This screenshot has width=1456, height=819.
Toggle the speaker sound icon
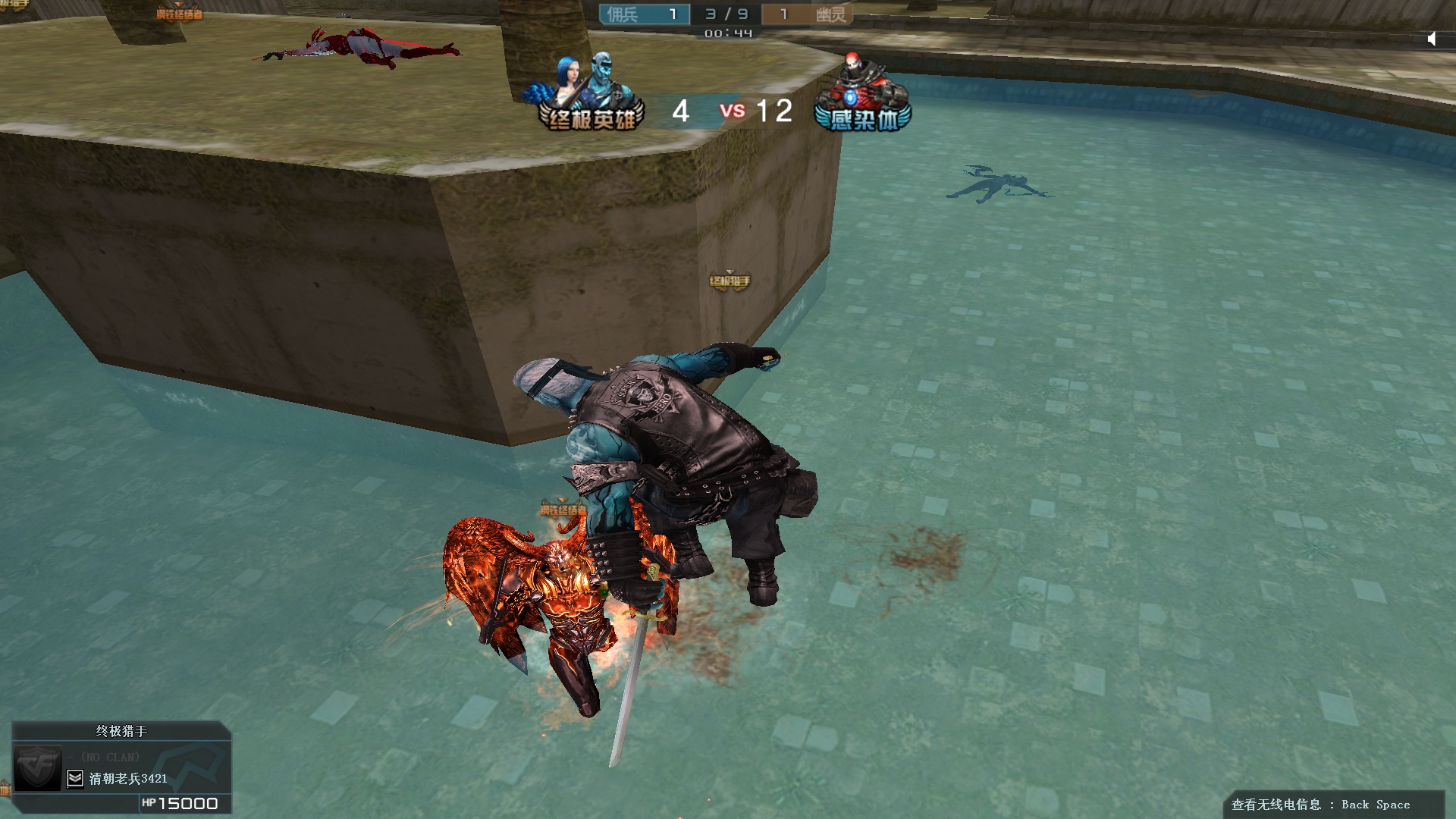point(1432,39)
